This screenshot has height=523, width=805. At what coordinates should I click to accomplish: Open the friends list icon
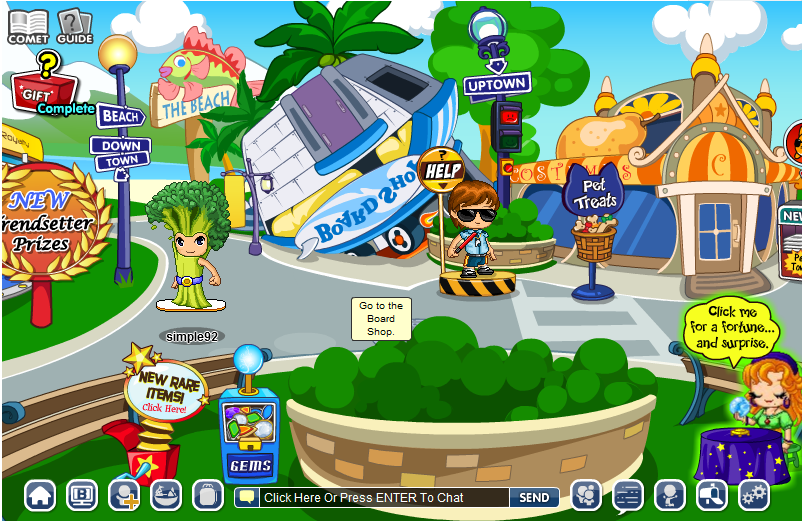(x=585, y=495)
